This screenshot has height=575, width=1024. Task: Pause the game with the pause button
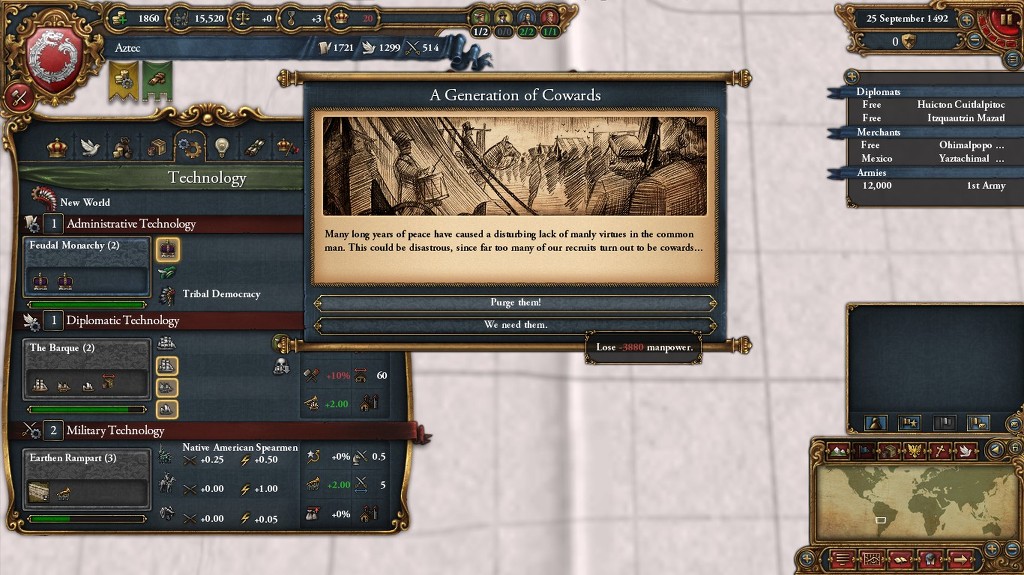point(1005,19)
